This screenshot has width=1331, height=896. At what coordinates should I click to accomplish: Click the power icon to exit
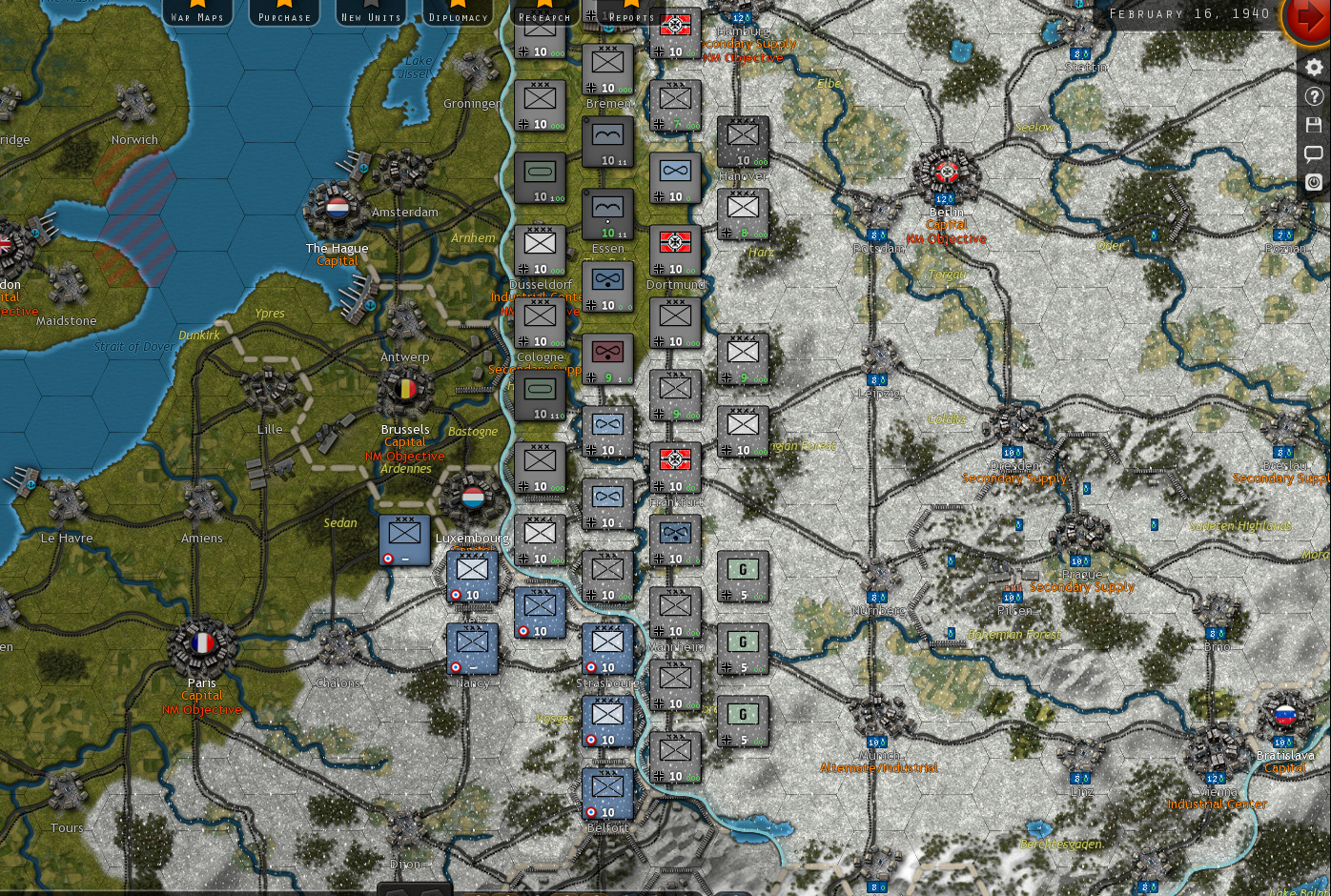pos(1314,182)
